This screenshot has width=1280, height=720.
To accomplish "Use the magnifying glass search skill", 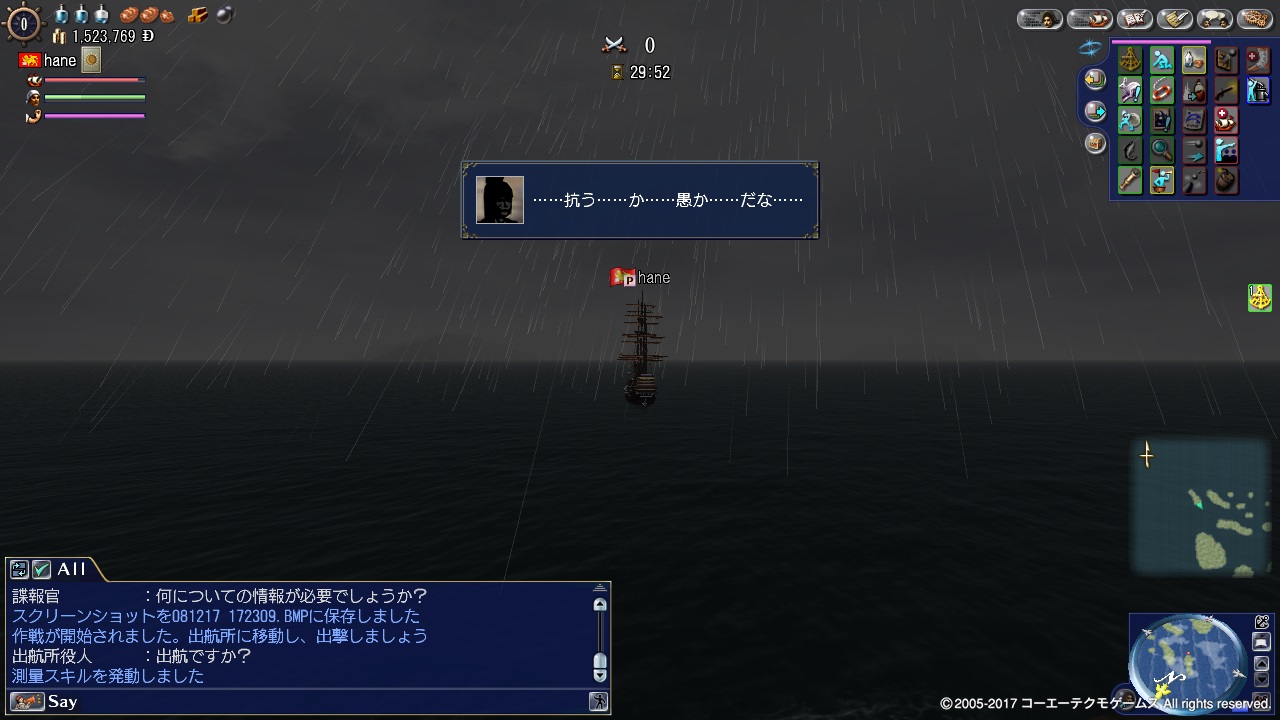I will point(1162,151).
